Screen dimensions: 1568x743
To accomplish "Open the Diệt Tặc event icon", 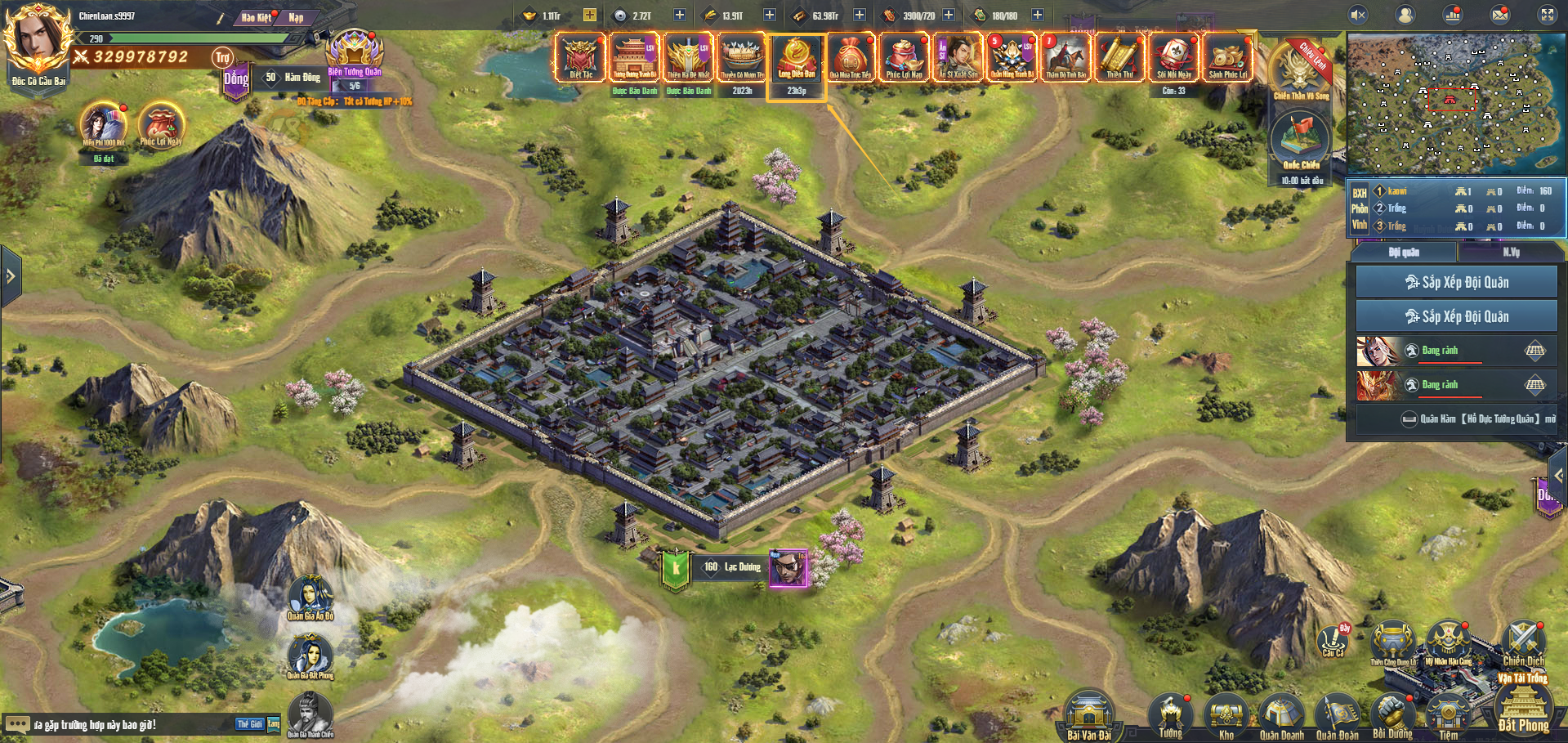I will [x=580, y=57].
